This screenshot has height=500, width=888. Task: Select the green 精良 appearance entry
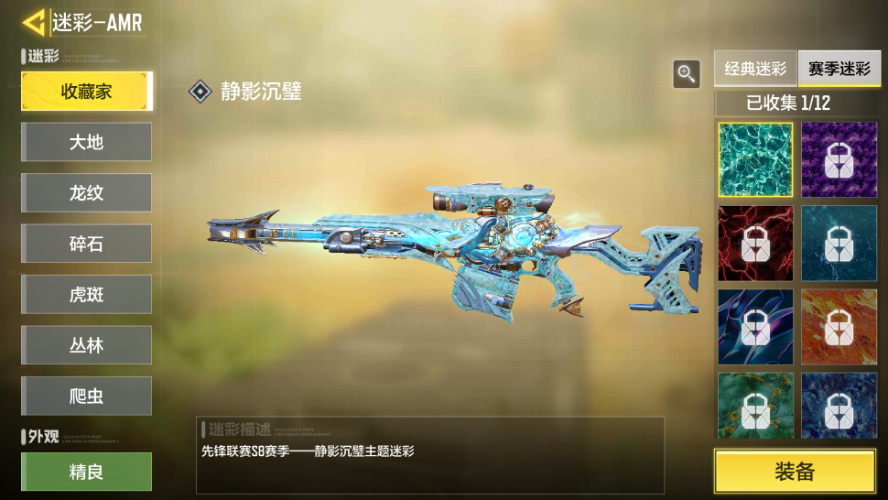click(86, 471)
